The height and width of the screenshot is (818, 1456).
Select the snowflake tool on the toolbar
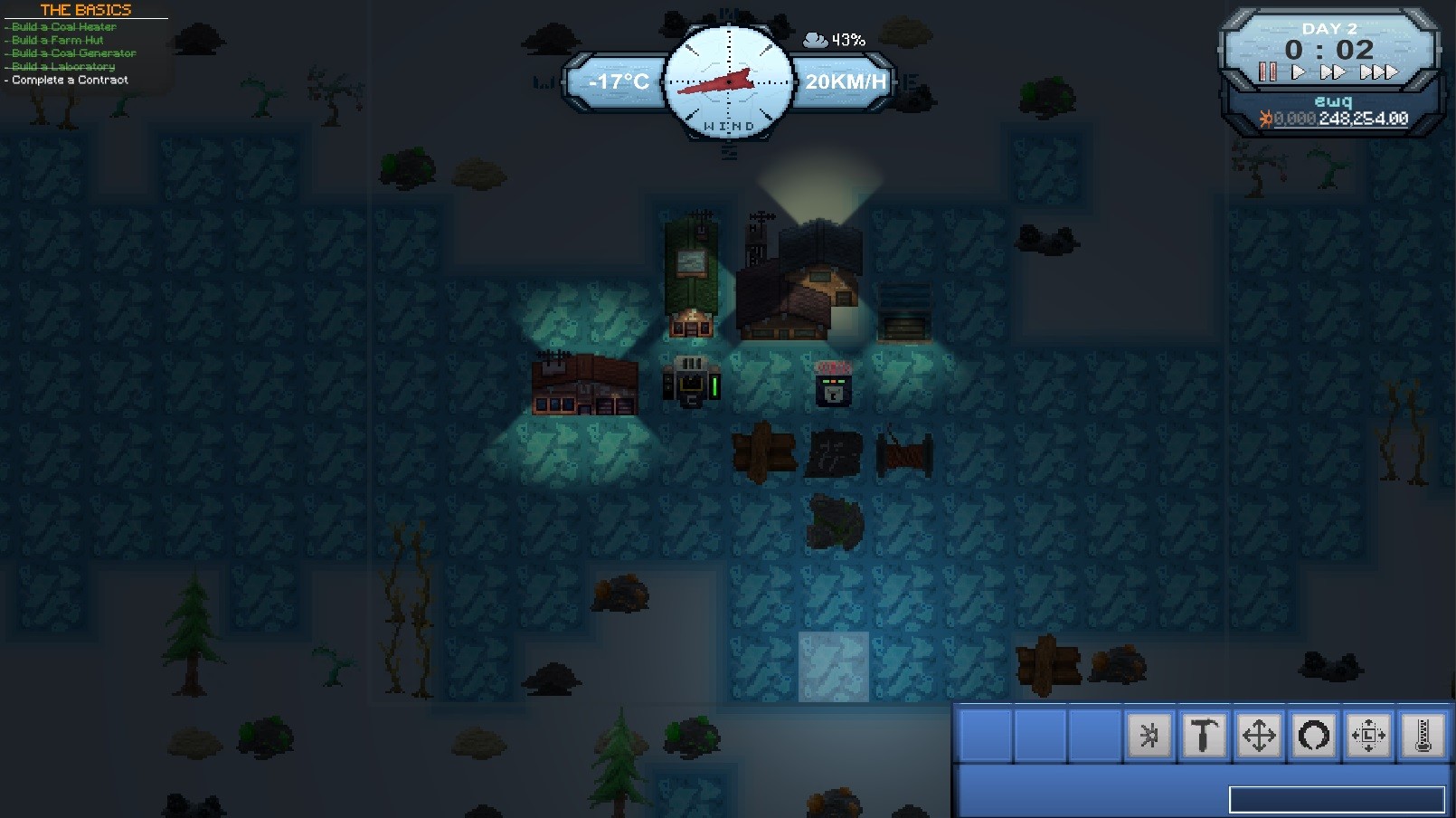click(1149, 736)
